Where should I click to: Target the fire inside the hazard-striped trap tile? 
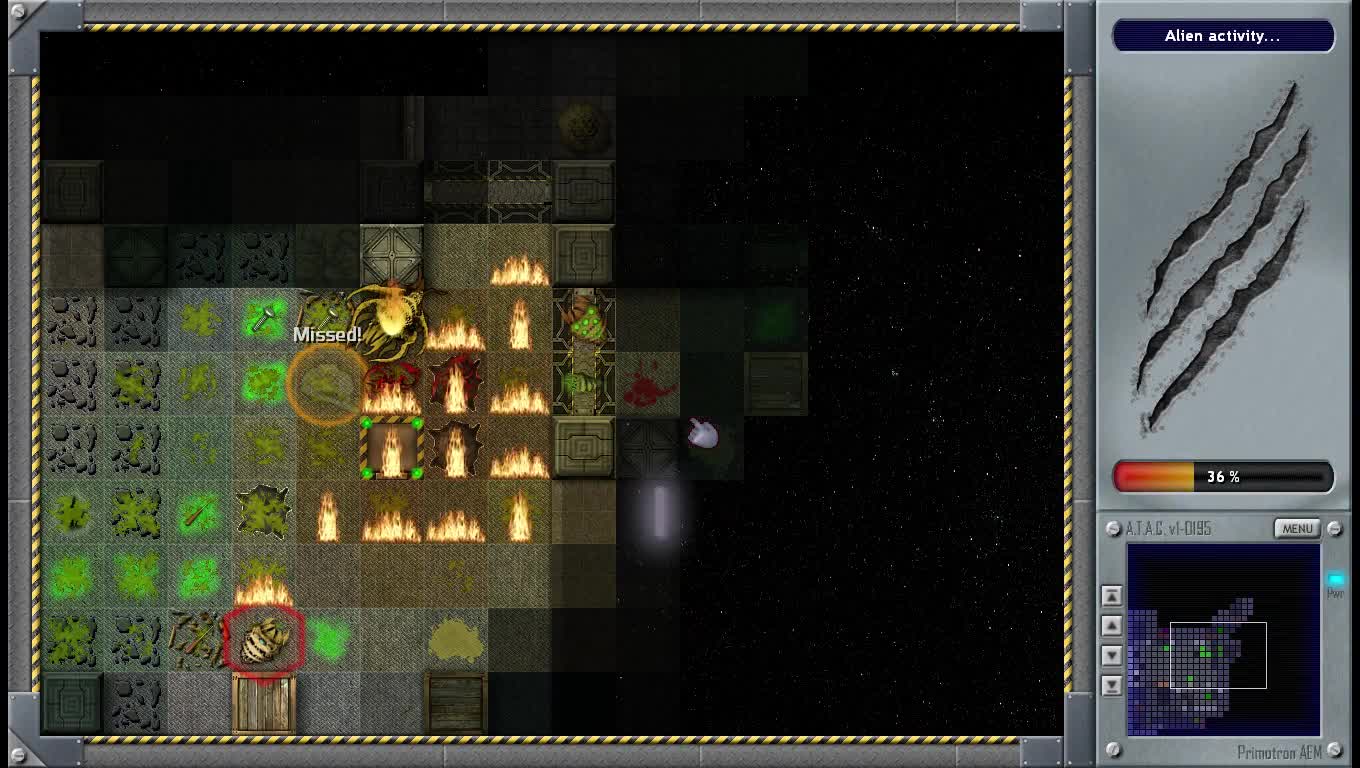click(x=393, y=450)
